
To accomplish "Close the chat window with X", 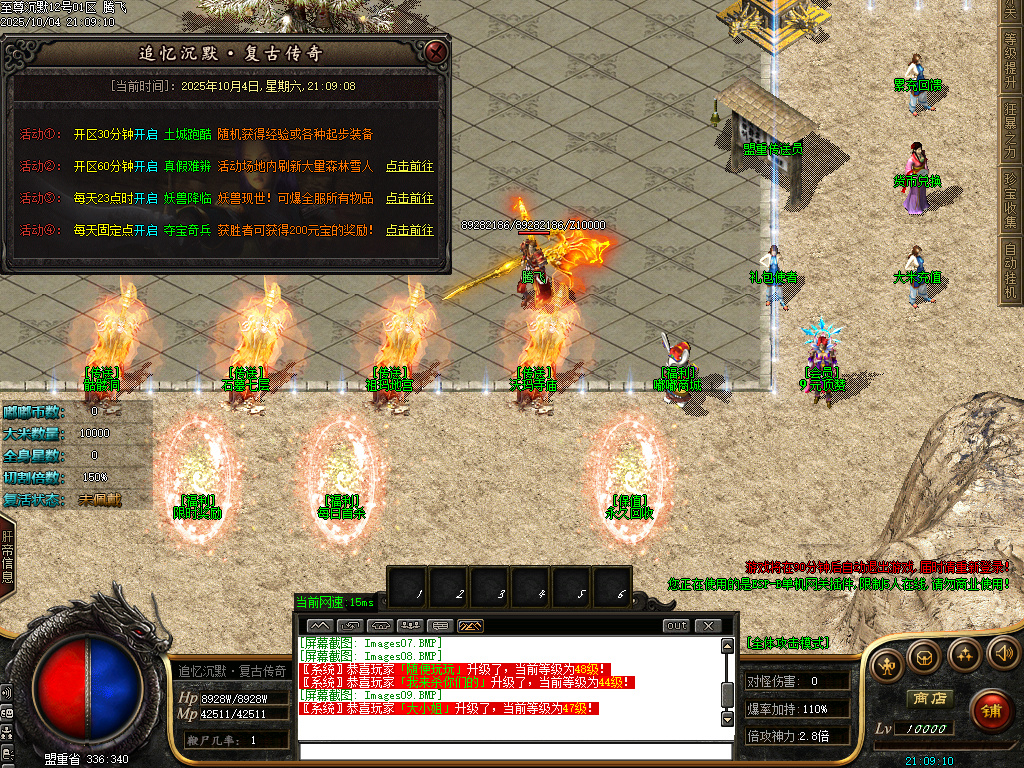I will coord(708,626).
